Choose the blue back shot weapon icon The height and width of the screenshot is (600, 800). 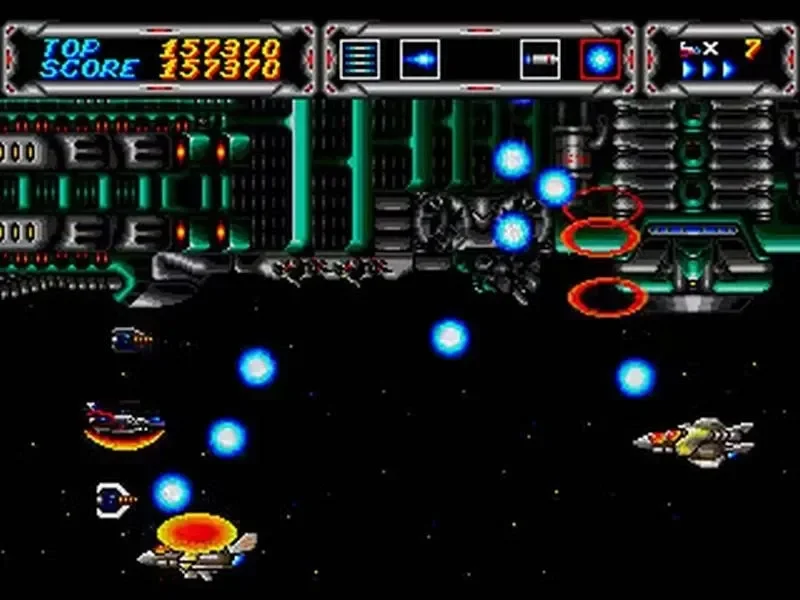(419, 59)
